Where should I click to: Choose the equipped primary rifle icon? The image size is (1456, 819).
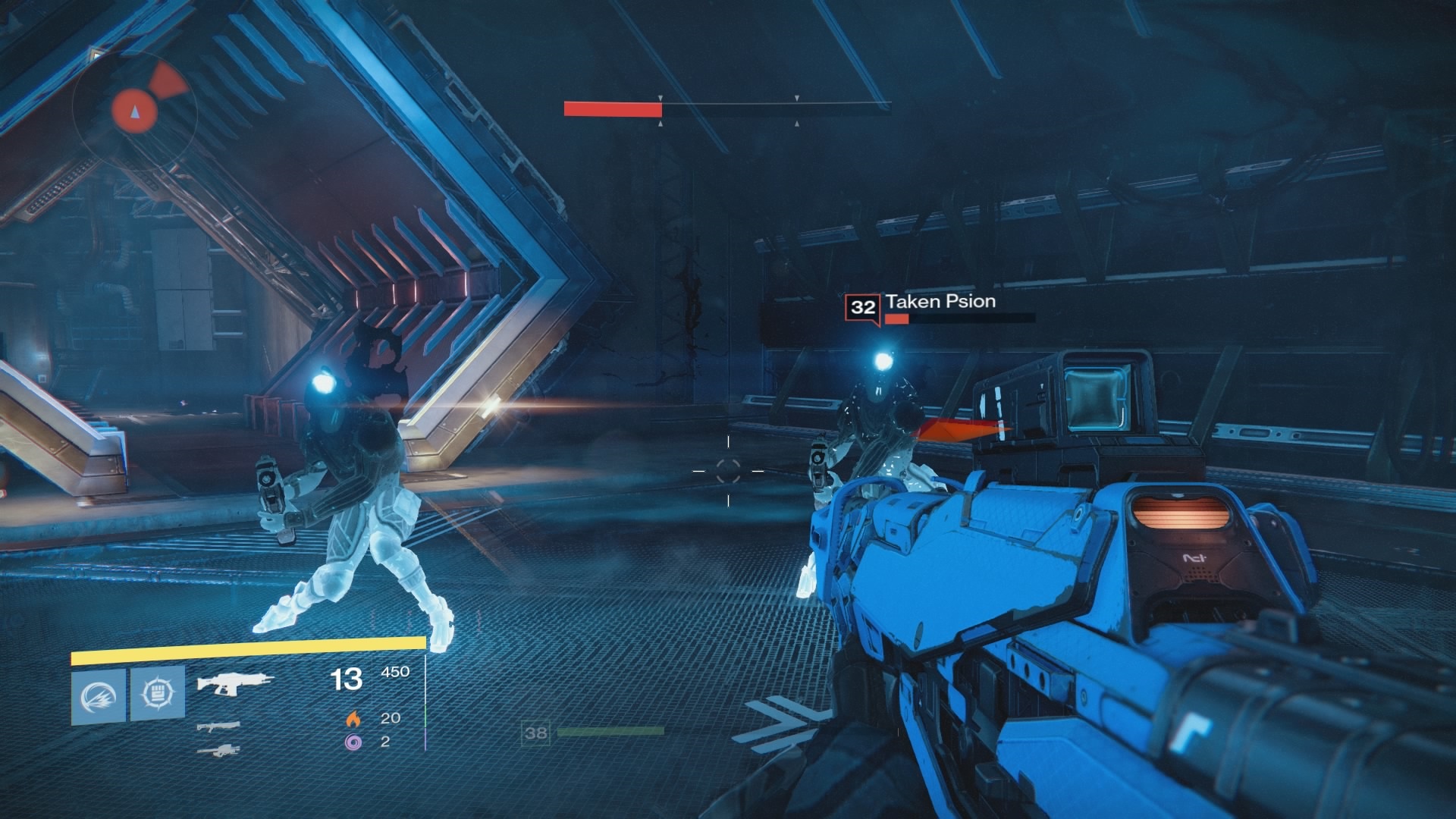(x=234, y=682)
